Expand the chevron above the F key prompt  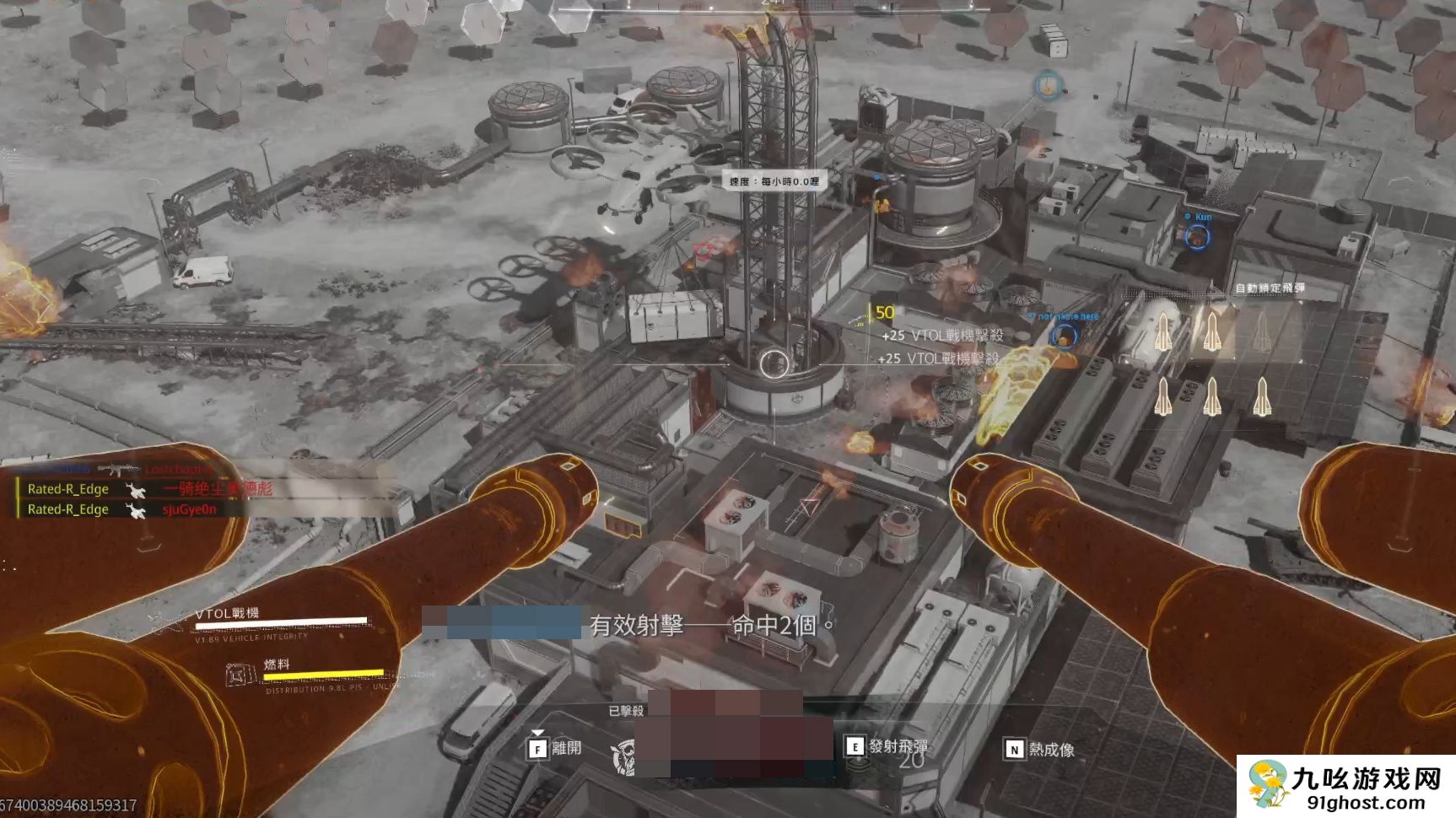pos(538,733)
